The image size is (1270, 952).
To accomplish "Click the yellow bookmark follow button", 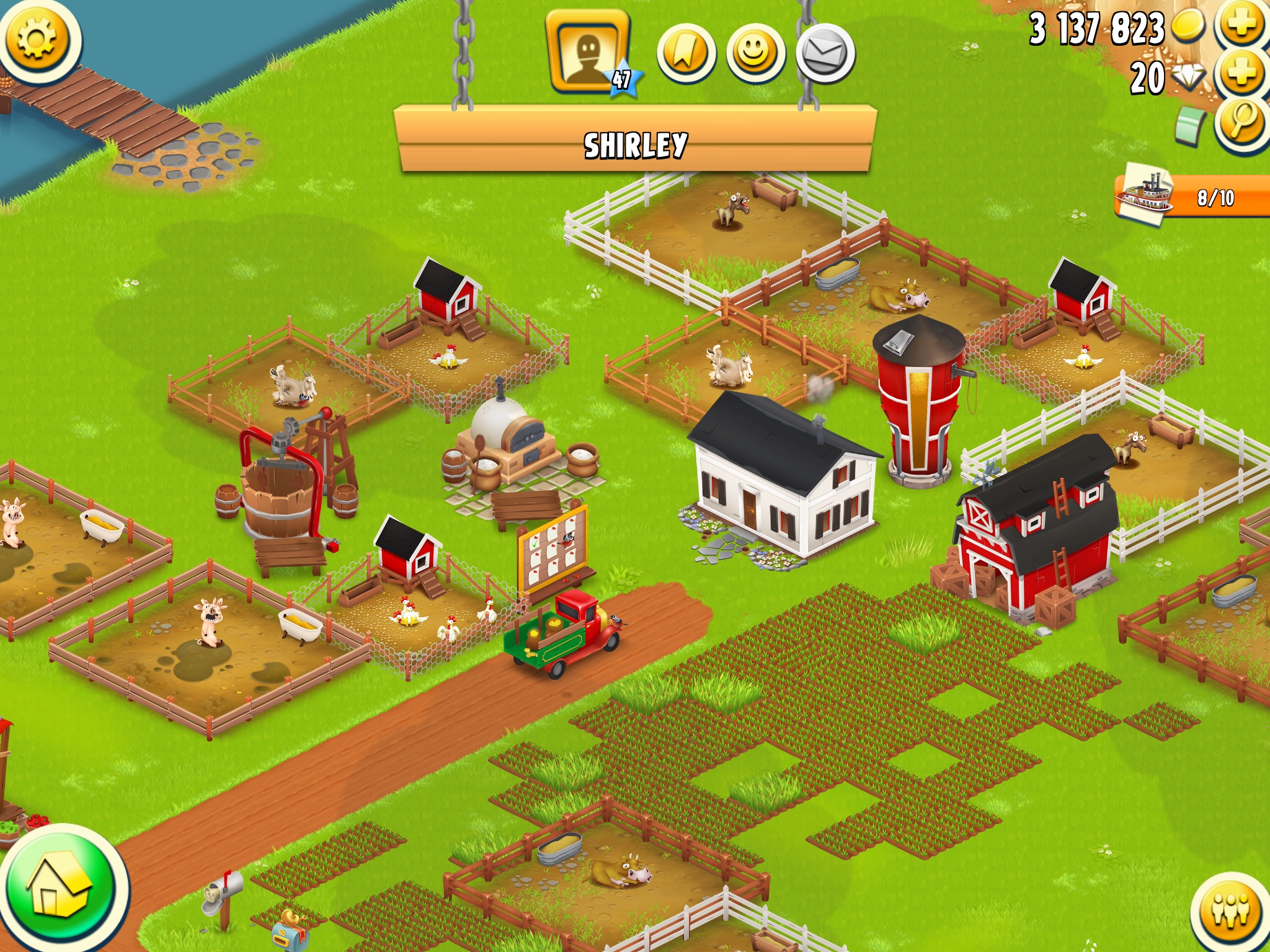I will (x=686, y=54).
